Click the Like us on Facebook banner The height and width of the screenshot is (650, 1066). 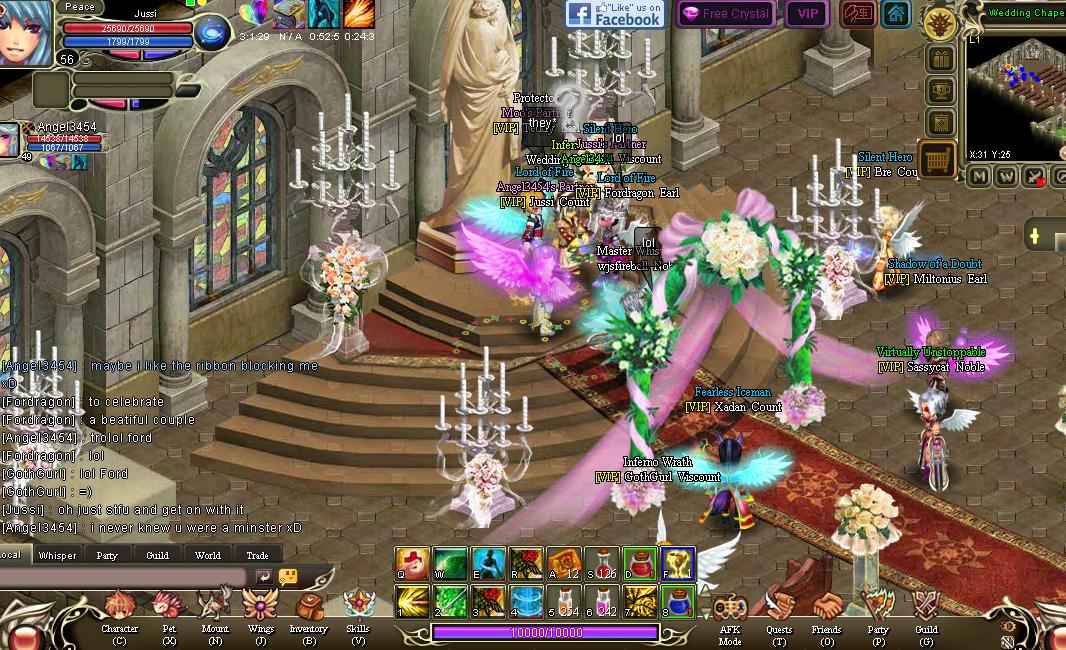point(615,14)
